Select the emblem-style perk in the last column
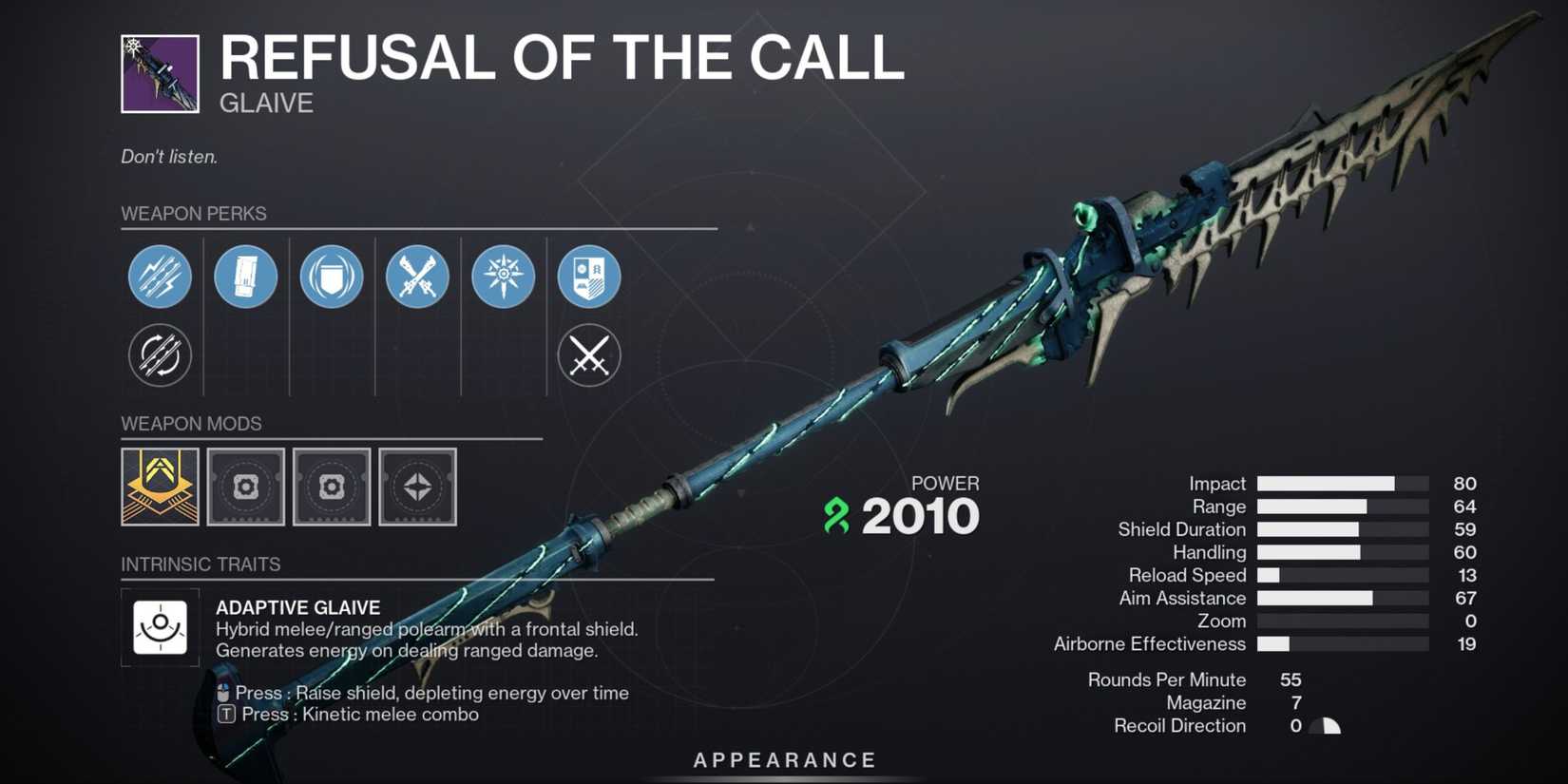Screen dimensions: 1568x784 tap(589, 277)
